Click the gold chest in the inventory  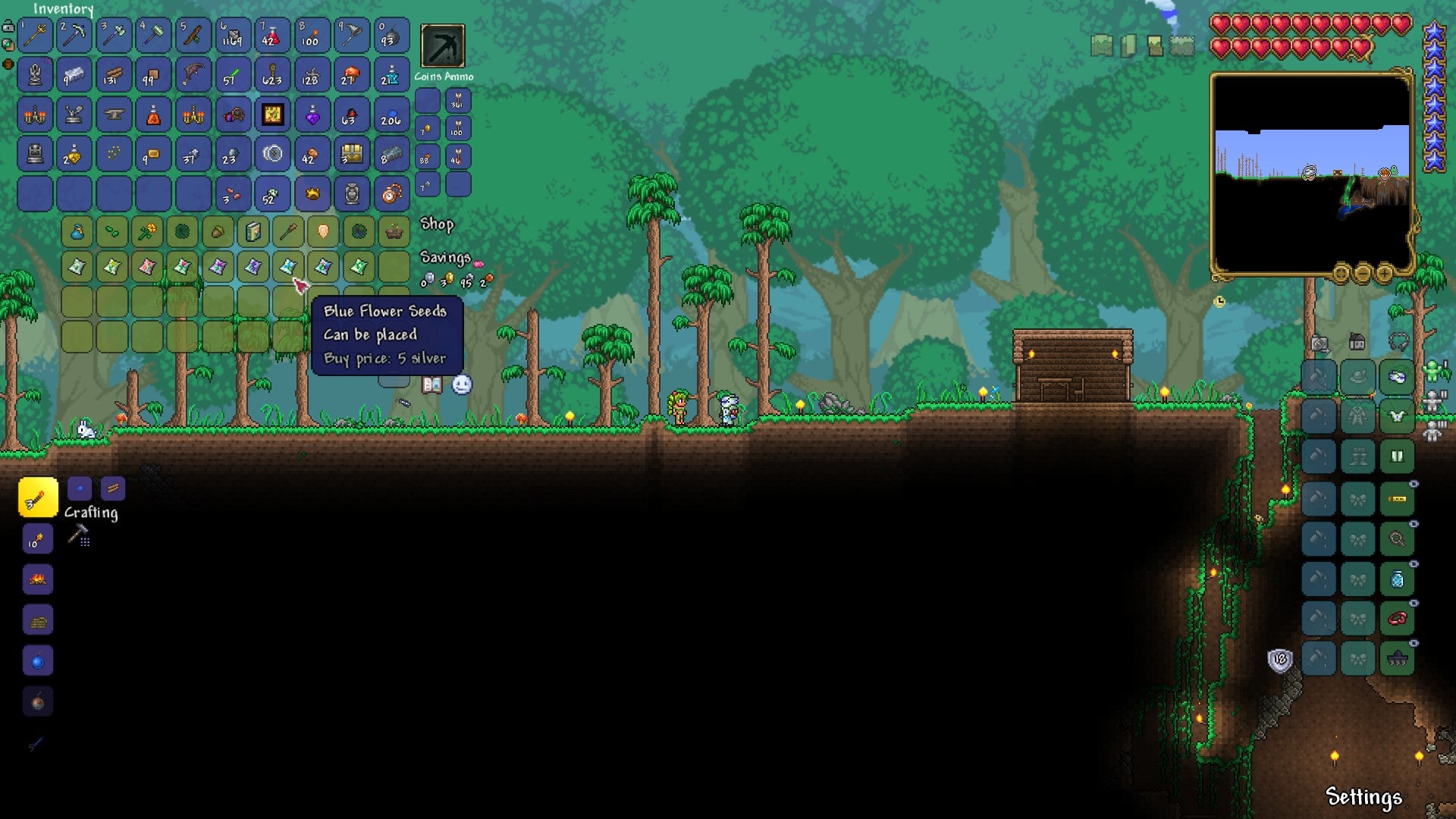tap(351, 155)
